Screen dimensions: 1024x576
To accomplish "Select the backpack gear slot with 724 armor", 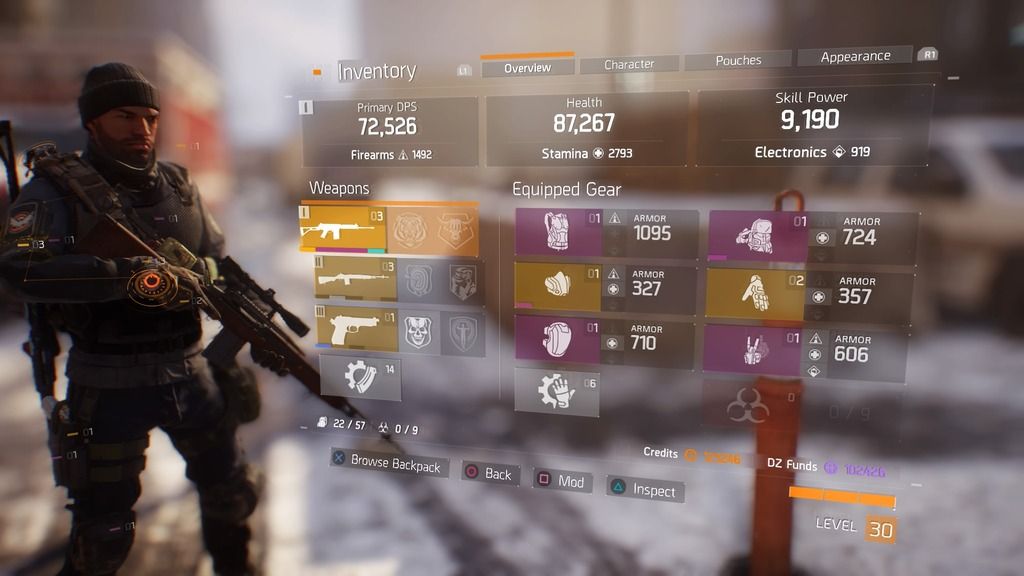I will pyautogui.click(x=812, y=236).
